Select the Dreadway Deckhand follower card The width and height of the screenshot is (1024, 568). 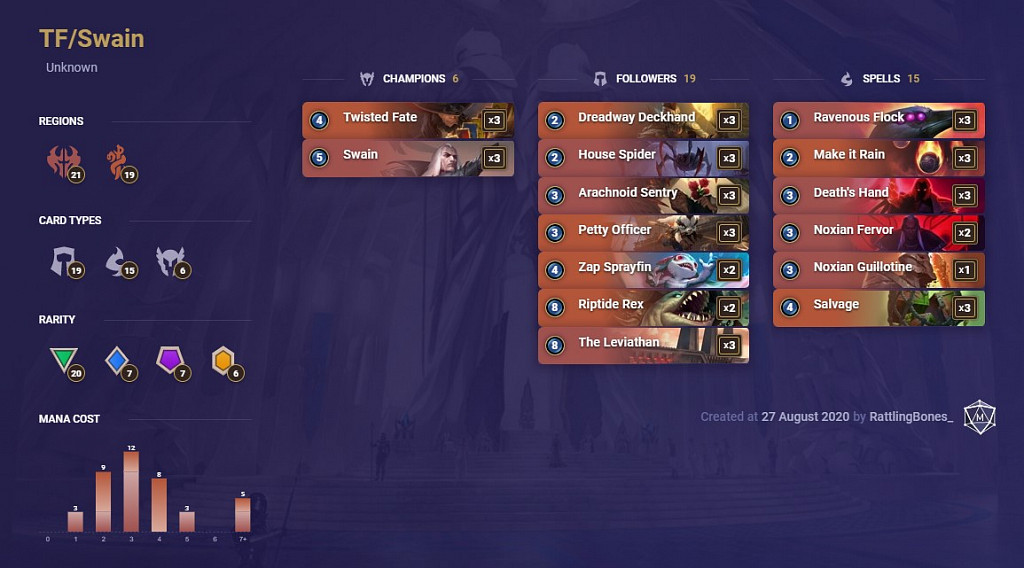[643, 119]
